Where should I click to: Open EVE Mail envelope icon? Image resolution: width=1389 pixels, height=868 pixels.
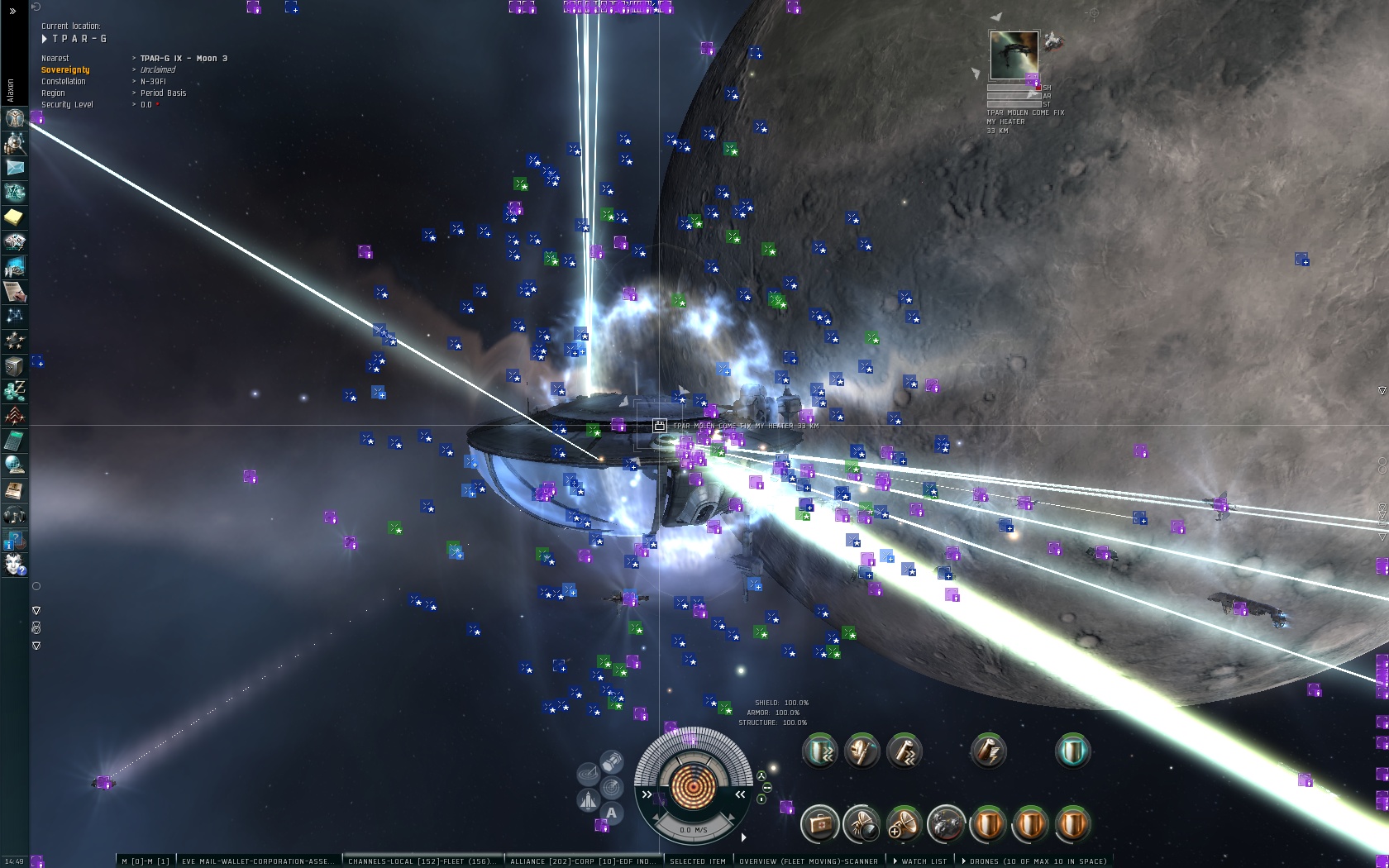(15, 168)
